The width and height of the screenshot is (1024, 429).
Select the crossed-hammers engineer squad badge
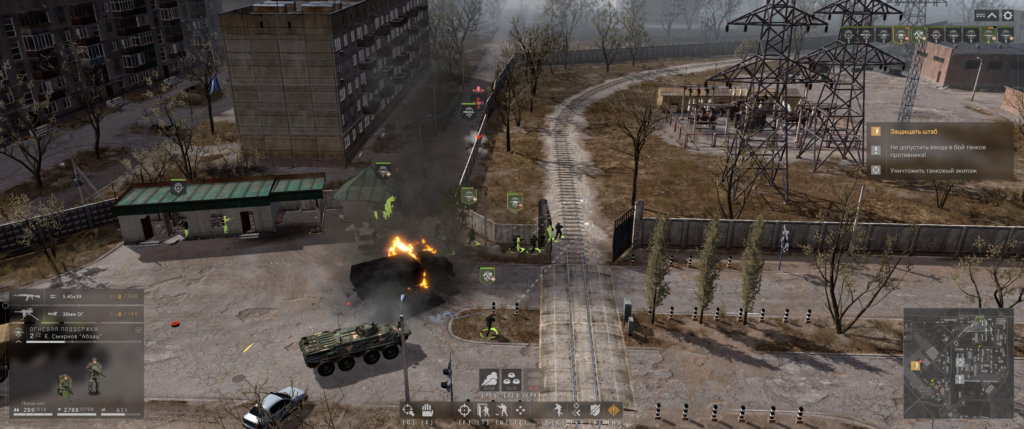click(x=918, y=35)
